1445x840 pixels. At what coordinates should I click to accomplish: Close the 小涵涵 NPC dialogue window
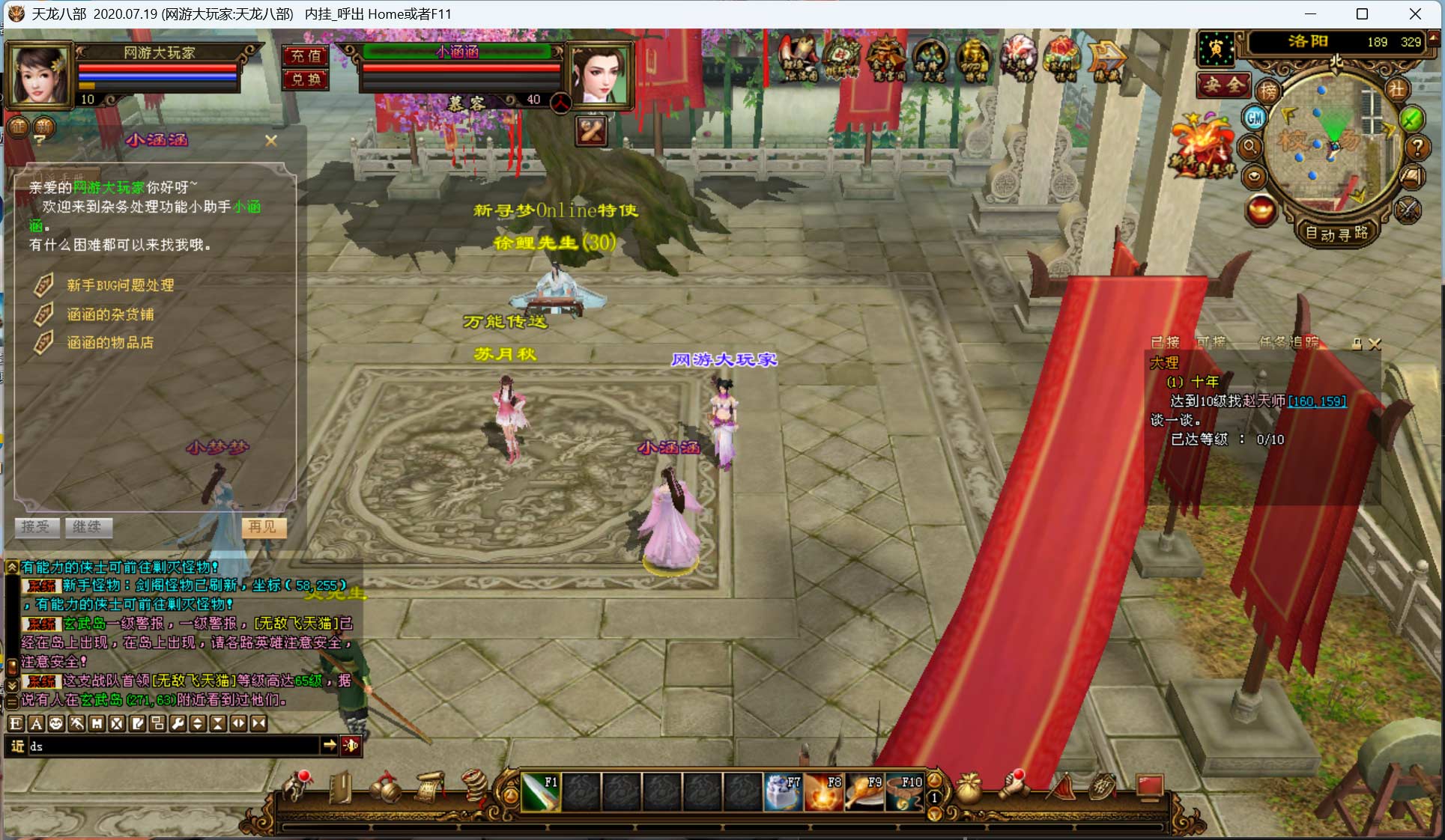tap(271, 140)
